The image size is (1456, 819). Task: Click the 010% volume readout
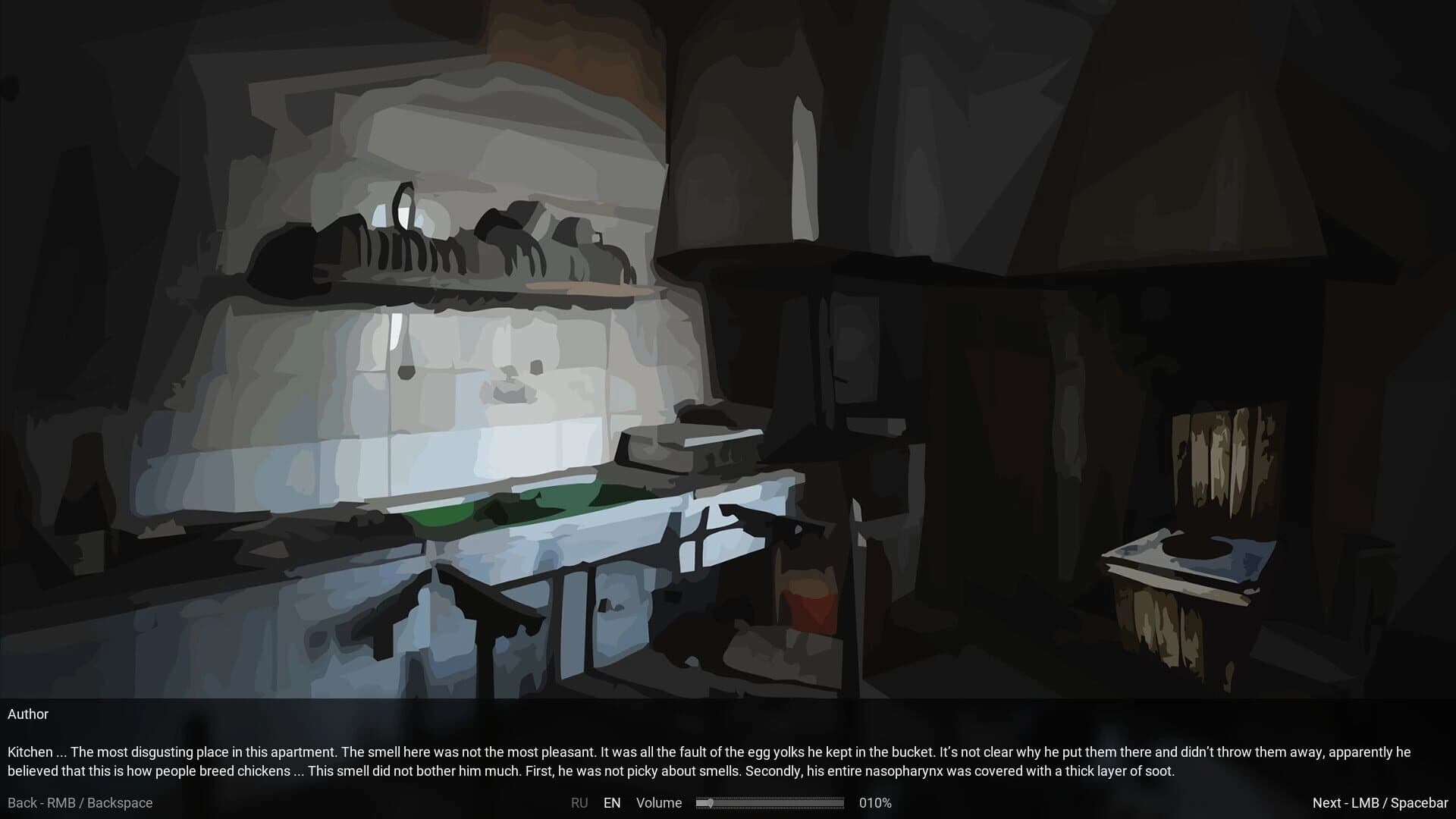tap(874, 802)
